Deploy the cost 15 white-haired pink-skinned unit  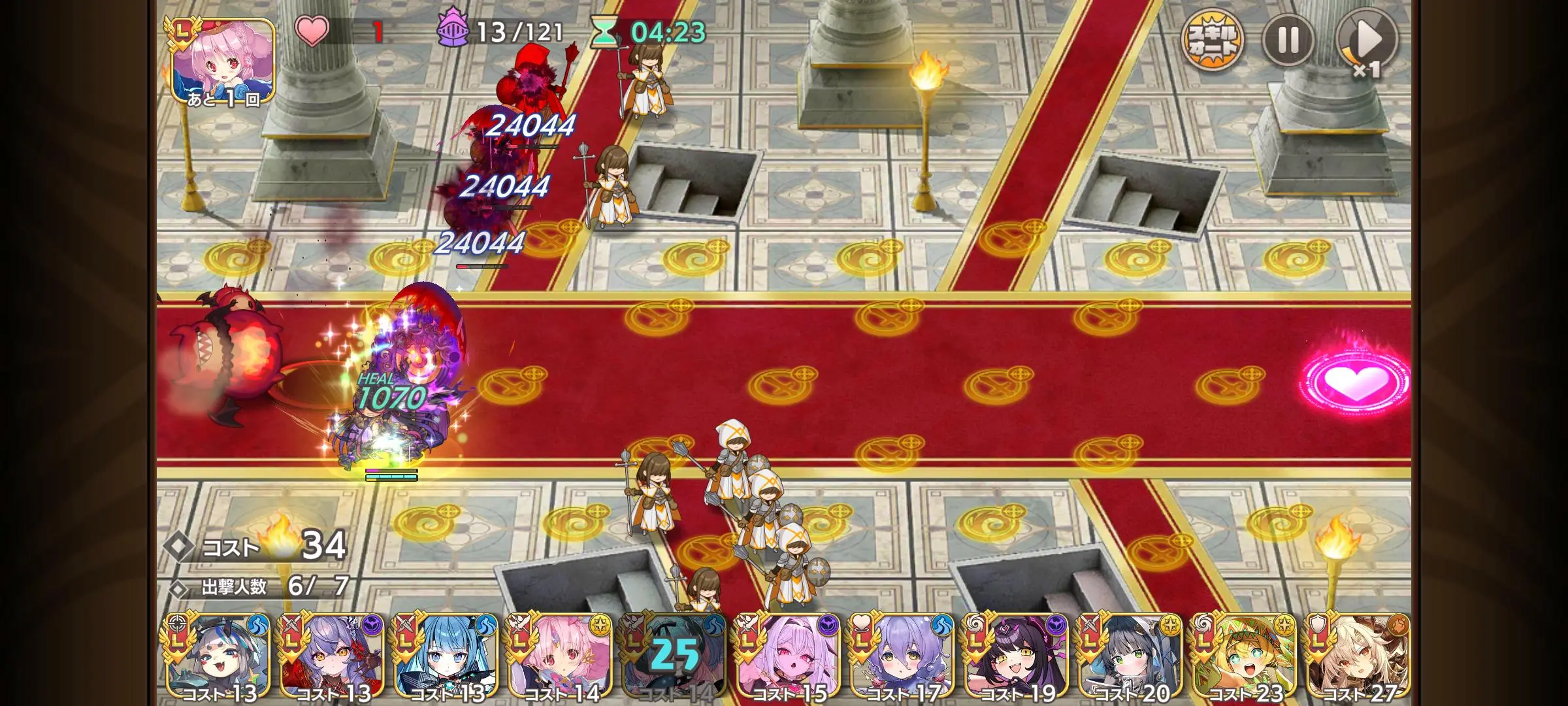click(x=788, y=657)
